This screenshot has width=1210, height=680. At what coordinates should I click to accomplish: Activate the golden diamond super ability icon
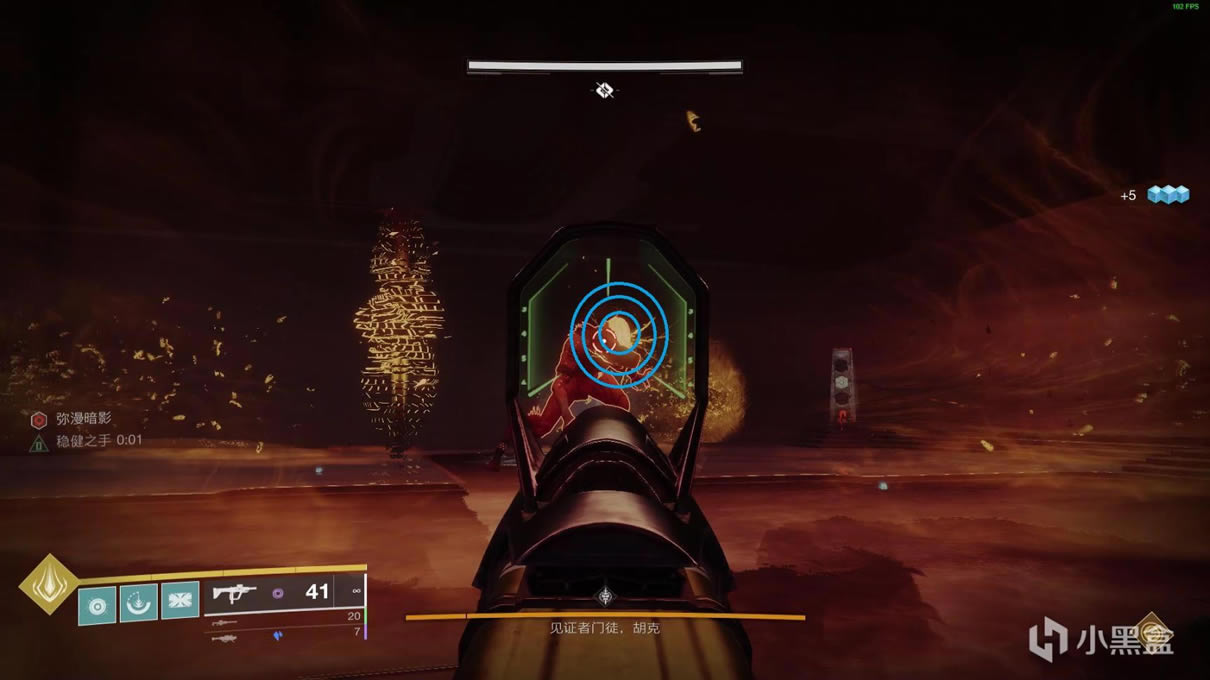click(x=47, y=583)
